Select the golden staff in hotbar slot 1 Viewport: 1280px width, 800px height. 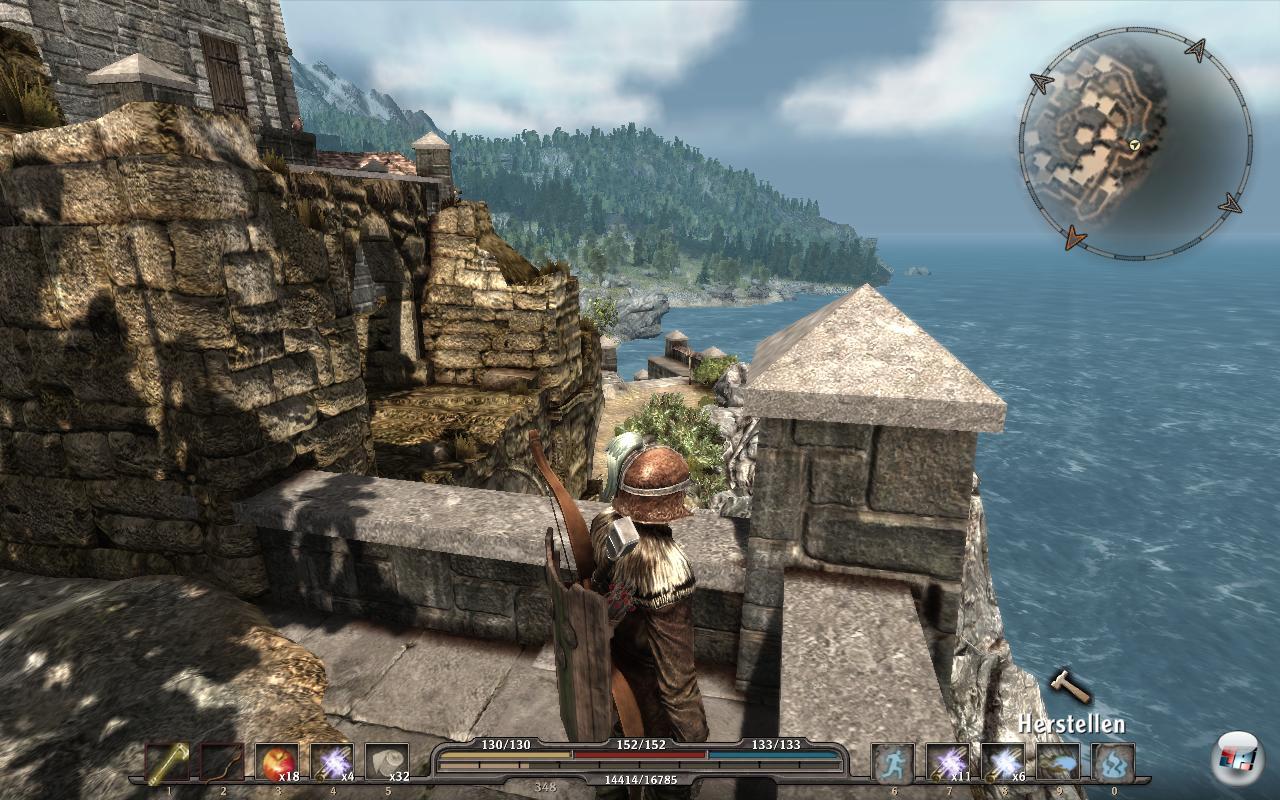point(168,763)
